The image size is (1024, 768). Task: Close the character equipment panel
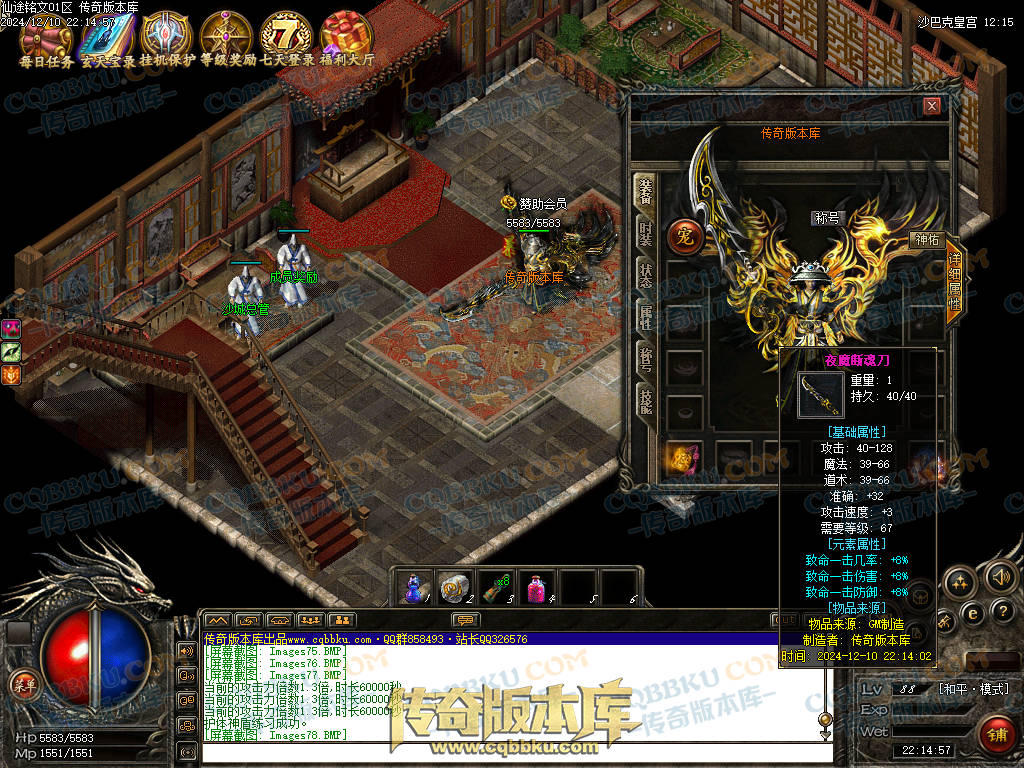pyautogui.click(x=932, y=106)
